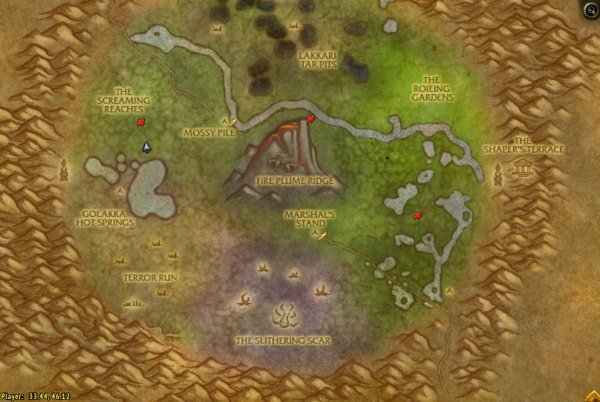Click the red marker below Screaming Reaches
Image resolution: width=600 pixels, height=402 pixels.
tap(142, 122)
